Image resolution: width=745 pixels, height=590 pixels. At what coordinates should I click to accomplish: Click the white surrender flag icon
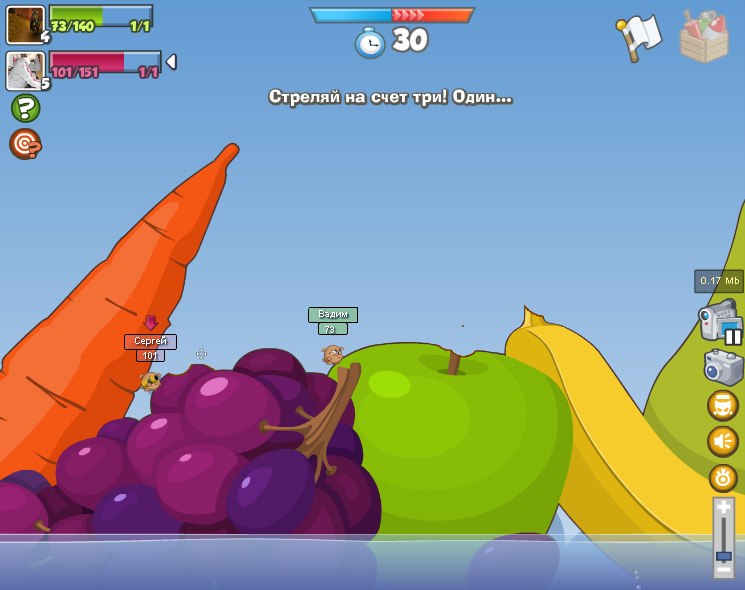point(641,37)
